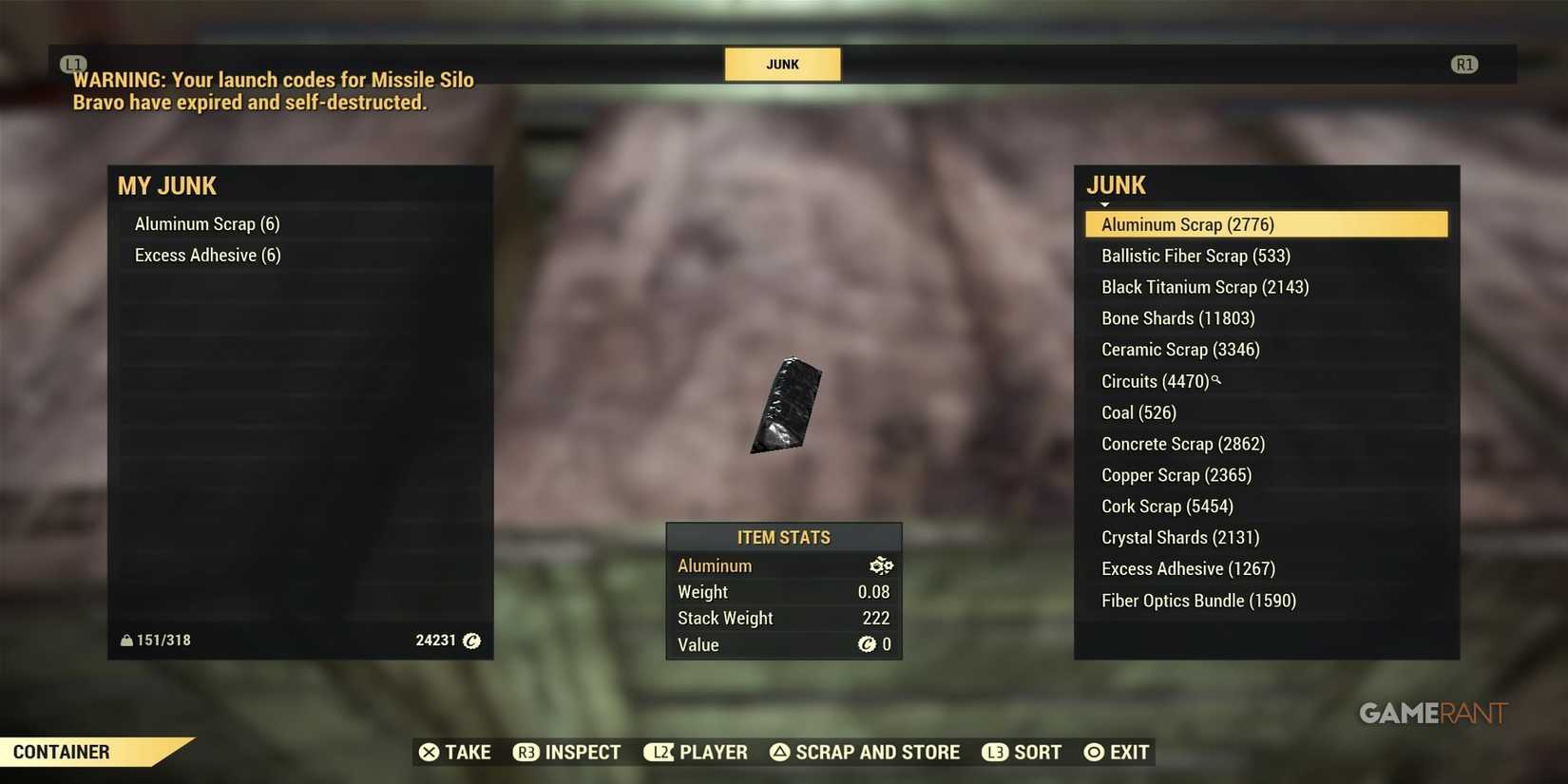Click the Inspect R3 icon

coord(526,752)
